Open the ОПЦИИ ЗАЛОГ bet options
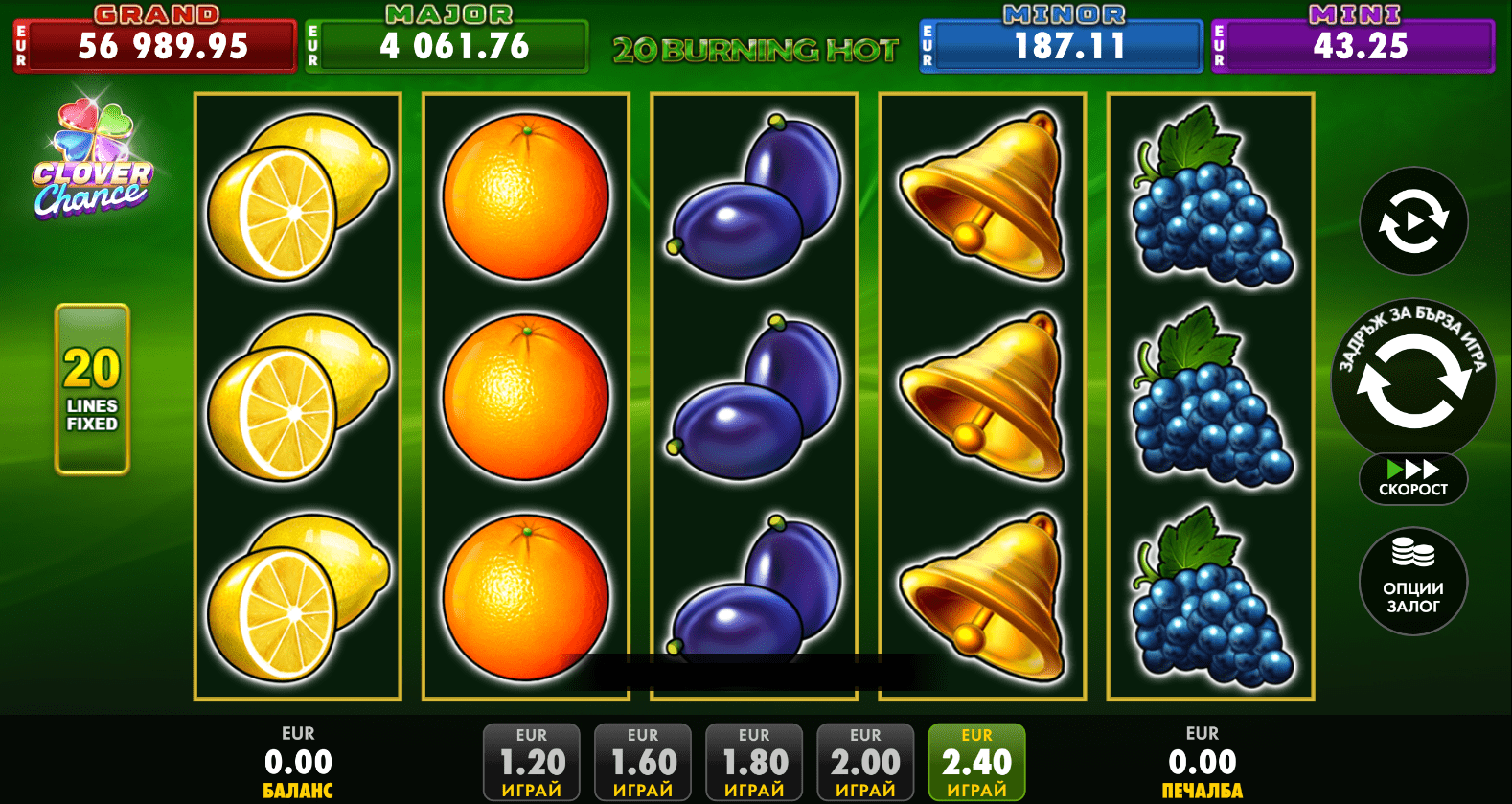 (x=1412, y=581)
